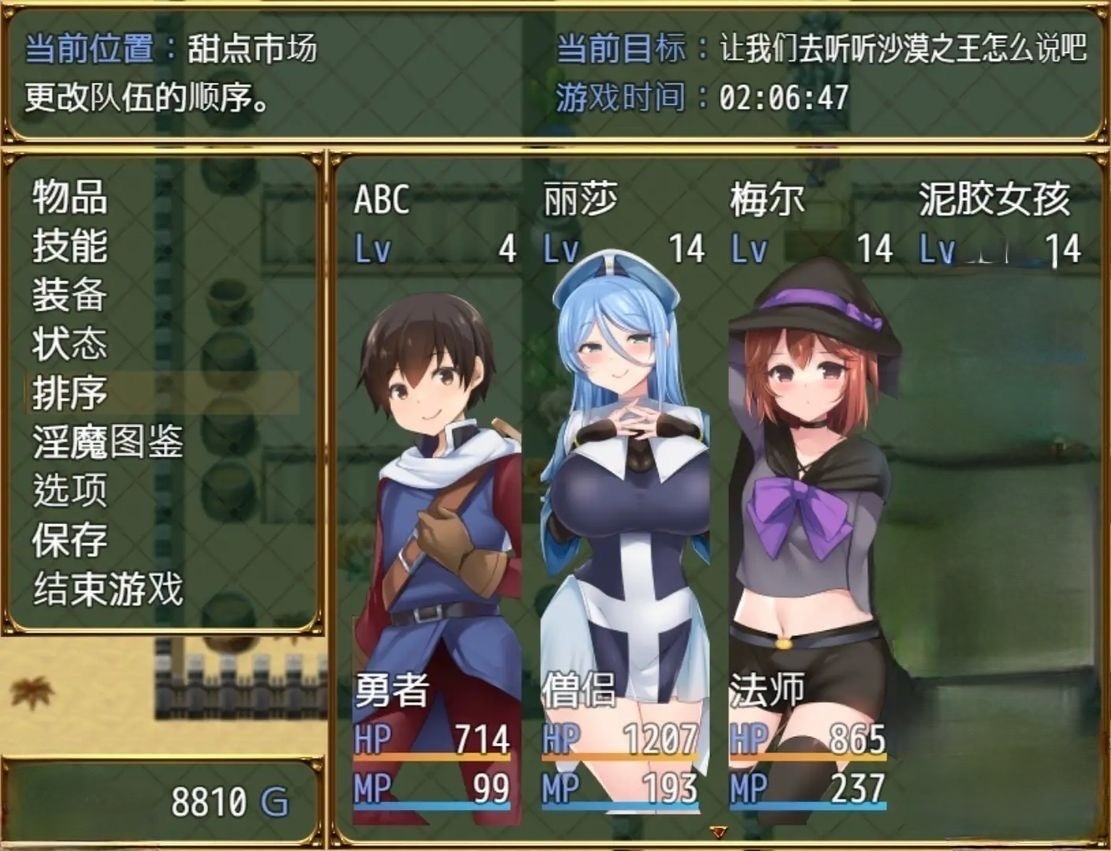Open the 物品 items menu
Screen dimensions: 1111x851
pyautogui.click(x=70, y=197)
